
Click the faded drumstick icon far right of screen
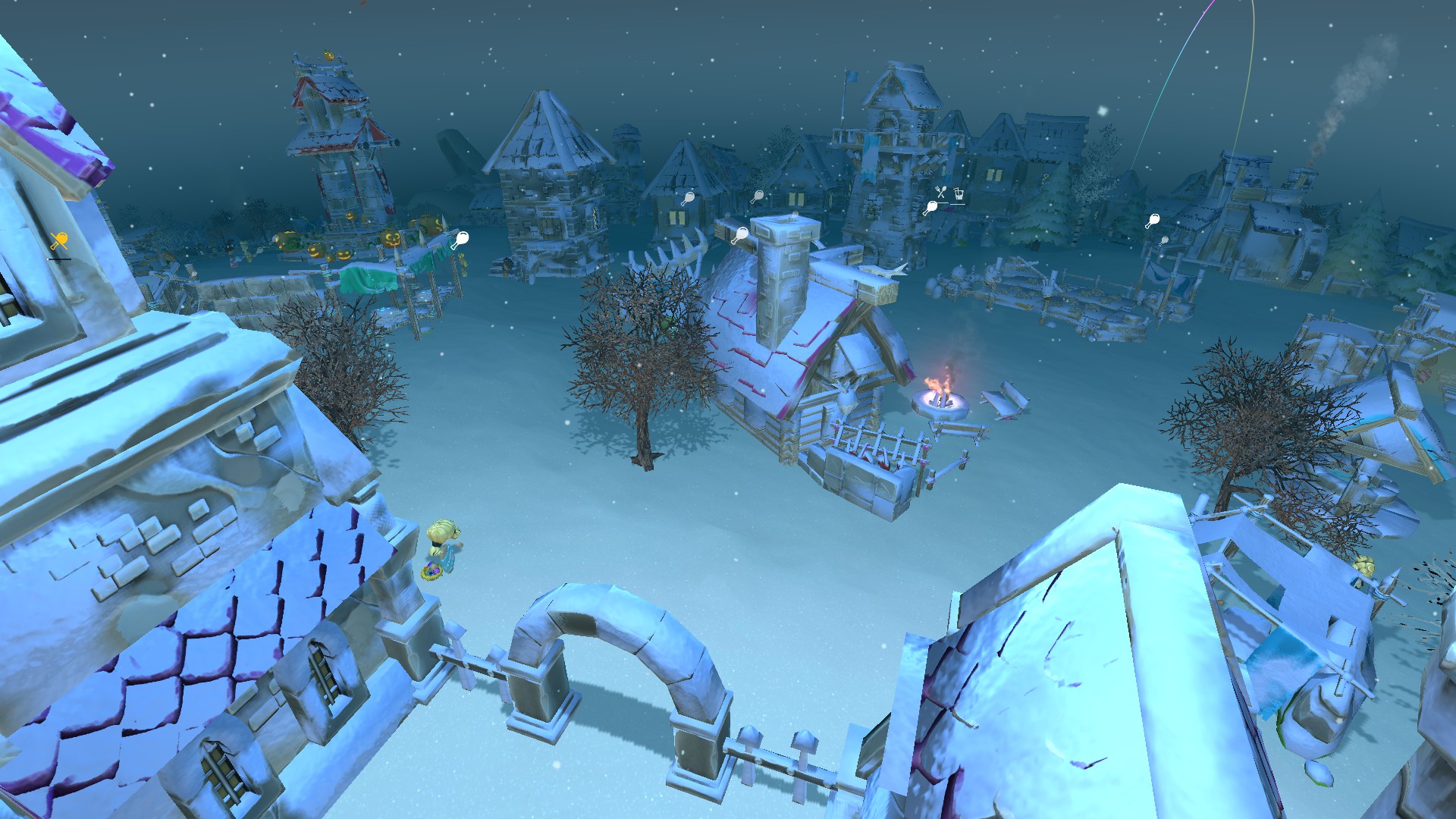point(1165,241)
